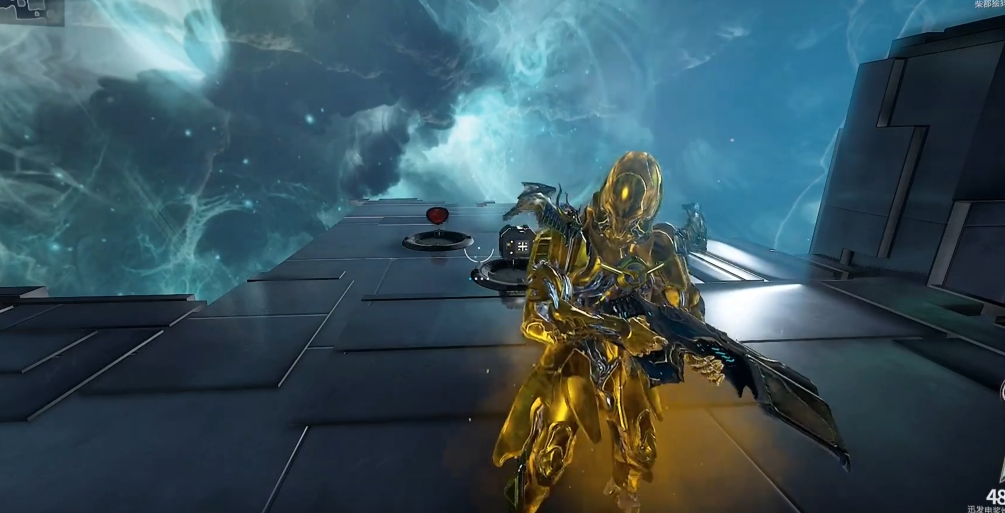The height and width of the screenshot is (513, 1005).
Task: Click the minimap in the corner
Action: 31,12
